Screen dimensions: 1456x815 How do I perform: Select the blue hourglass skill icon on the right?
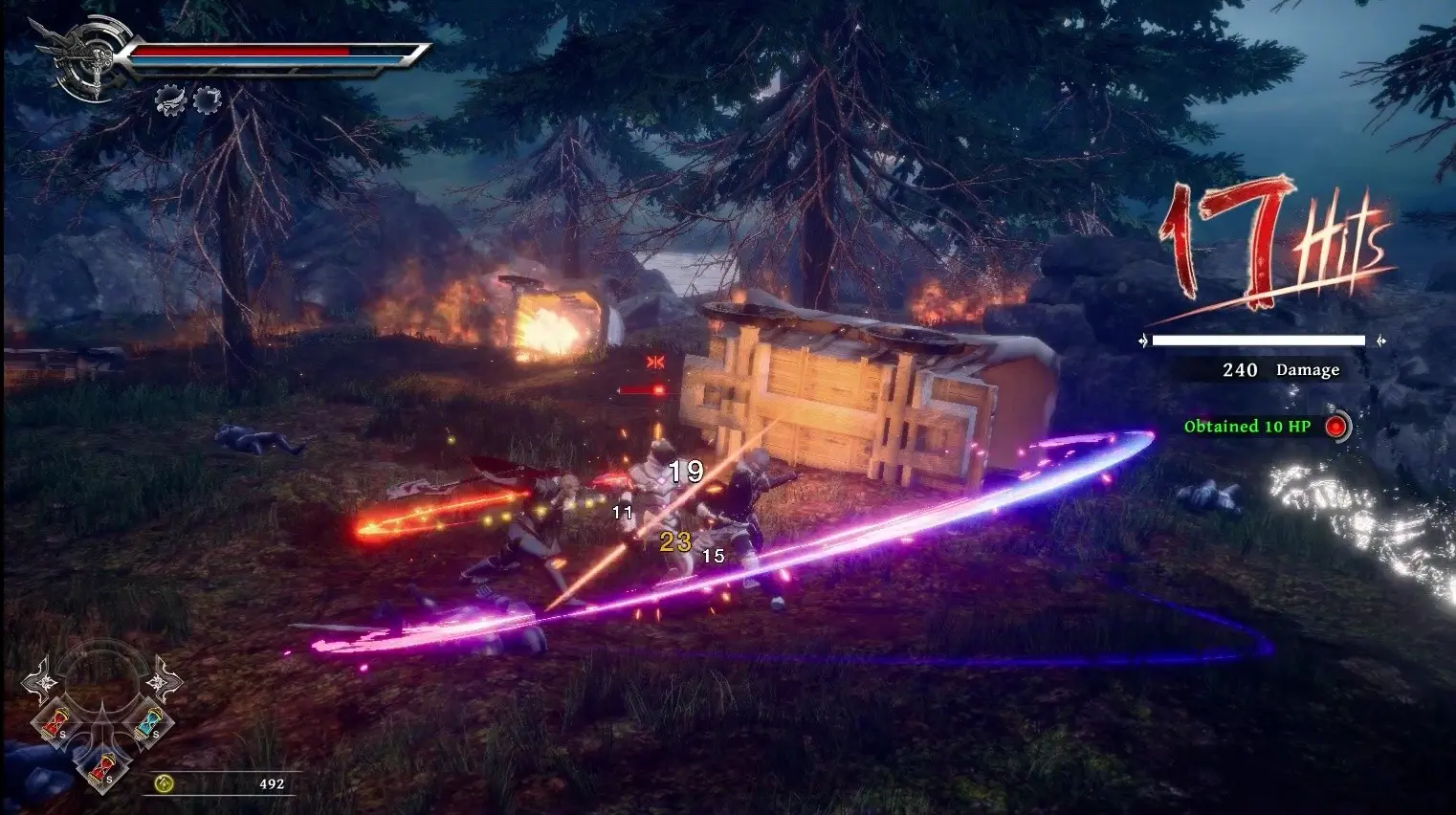(148, 723)
